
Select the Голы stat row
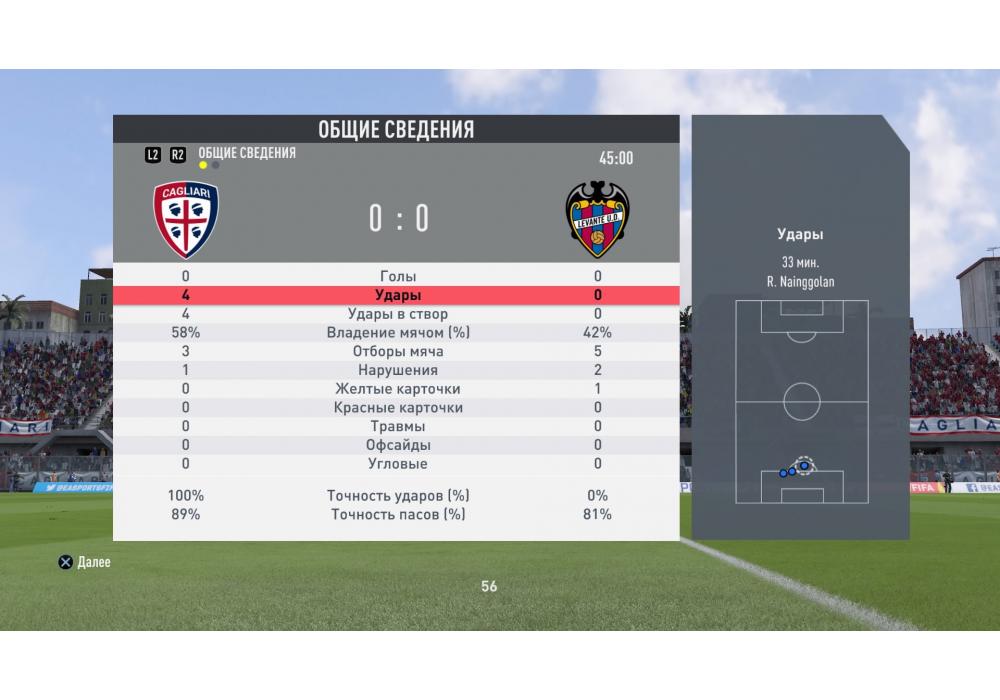point(398,276)
